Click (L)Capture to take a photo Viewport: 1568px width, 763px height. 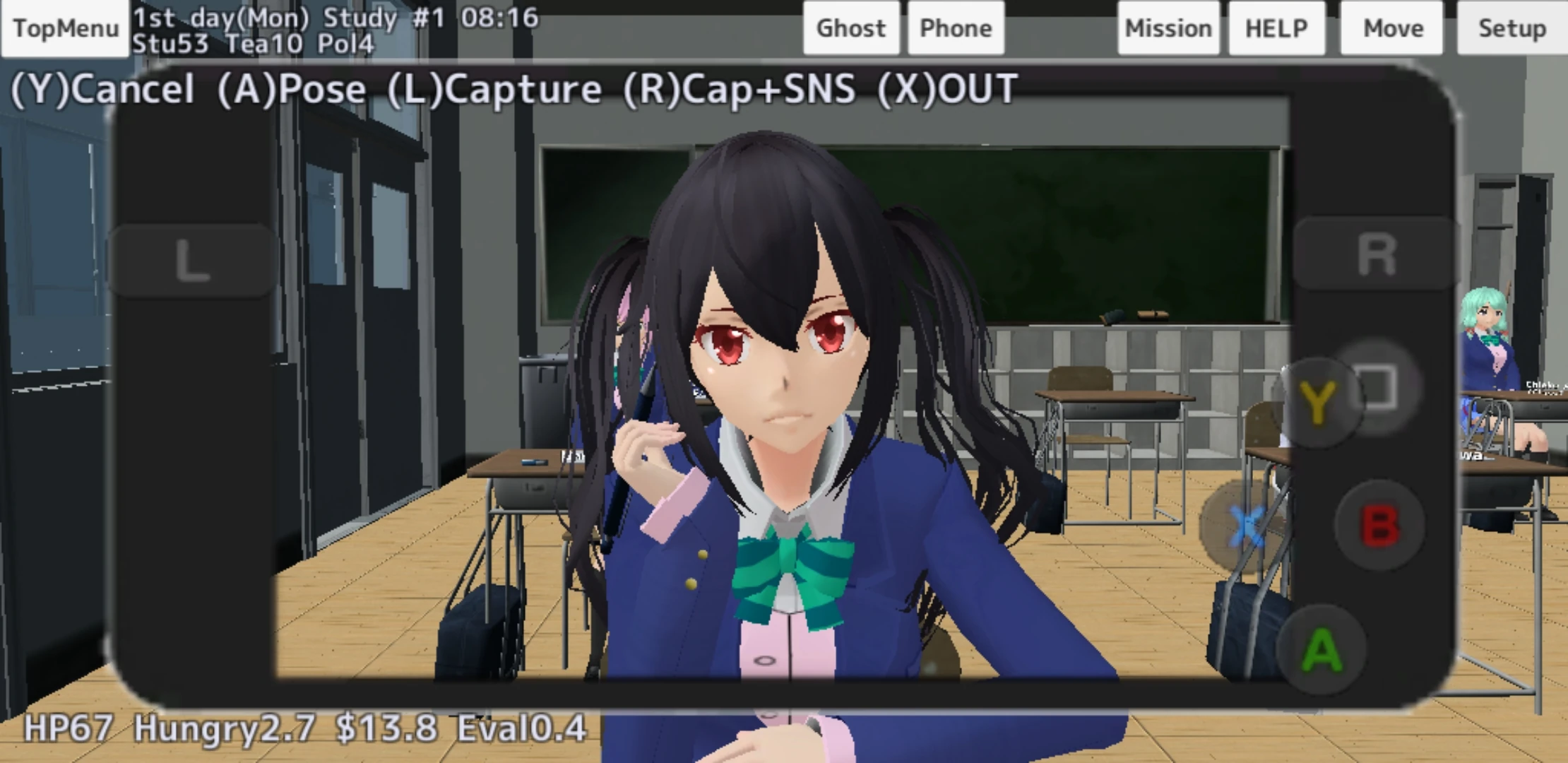494,88
